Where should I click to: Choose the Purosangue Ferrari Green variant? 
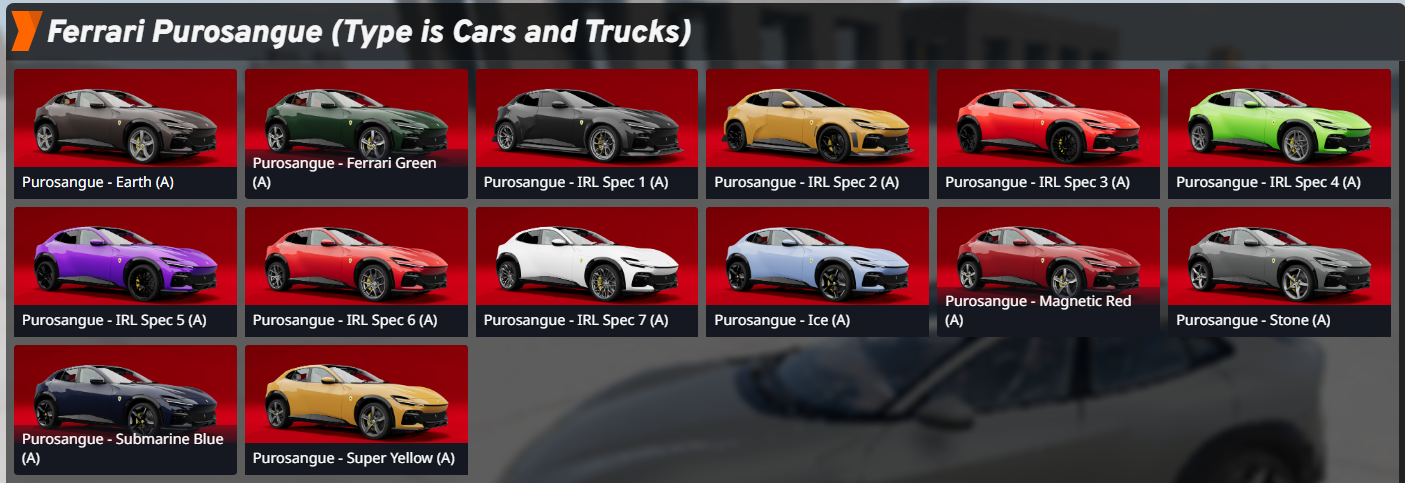356,132
